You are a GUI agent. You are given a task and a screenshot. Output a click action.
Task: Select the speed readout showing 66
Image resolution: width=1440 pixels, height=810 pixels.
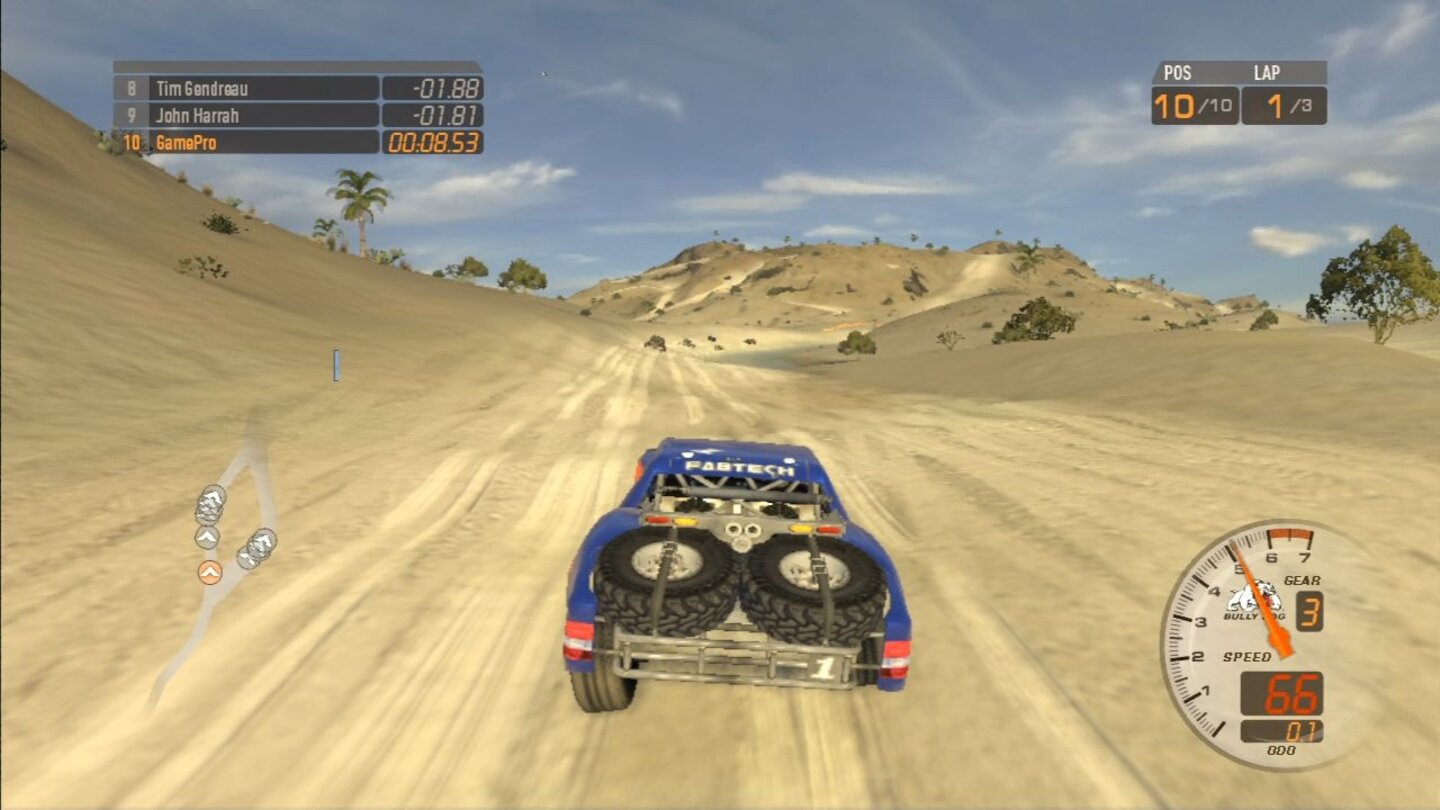pos(1291,693)
